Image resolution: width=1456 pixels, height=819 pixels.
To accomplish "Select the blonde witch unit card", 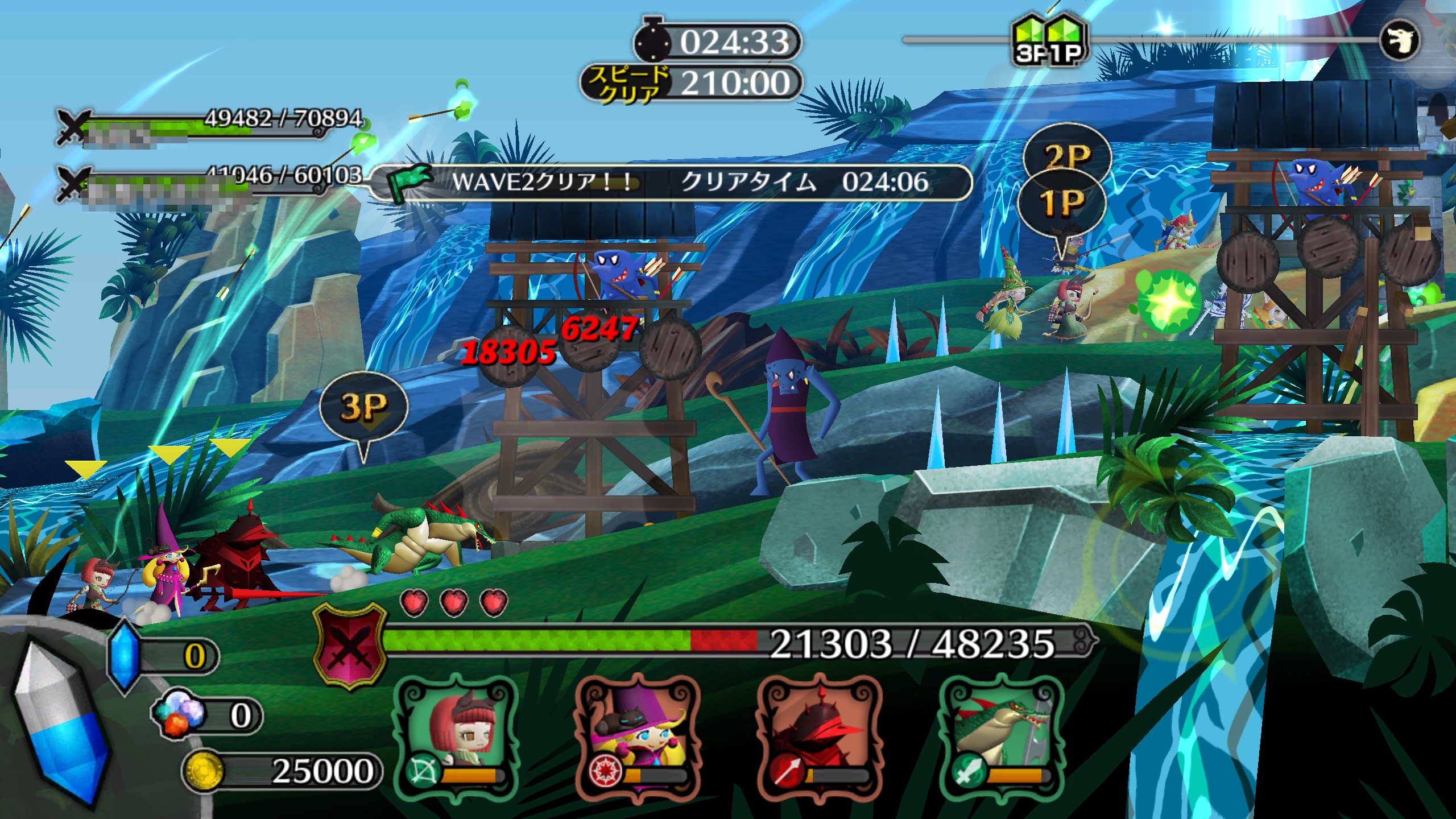I will 637,734.
